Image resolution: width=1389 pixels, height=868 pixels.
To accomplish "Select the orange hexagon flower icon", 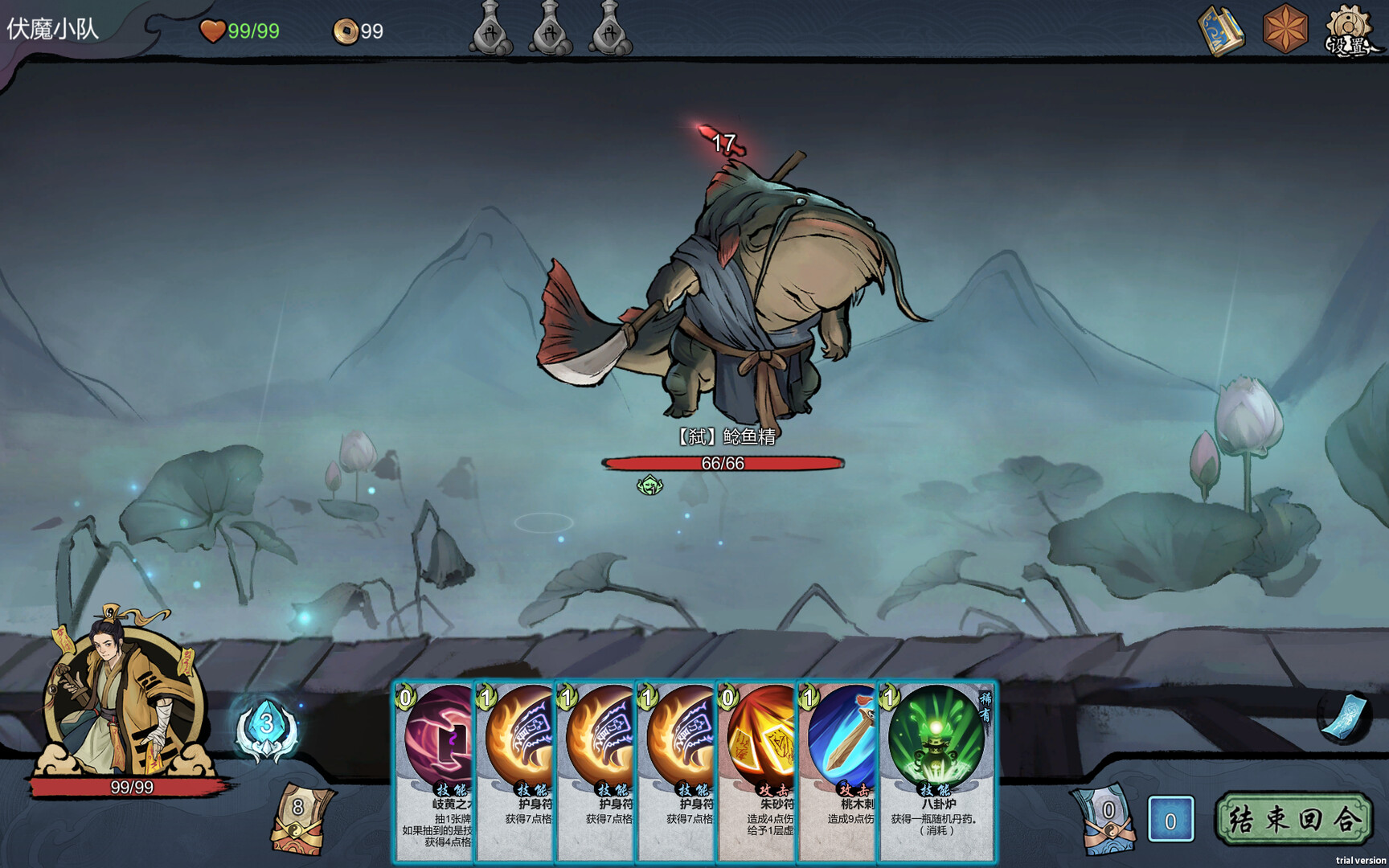I will click(x=1285, y=31).
